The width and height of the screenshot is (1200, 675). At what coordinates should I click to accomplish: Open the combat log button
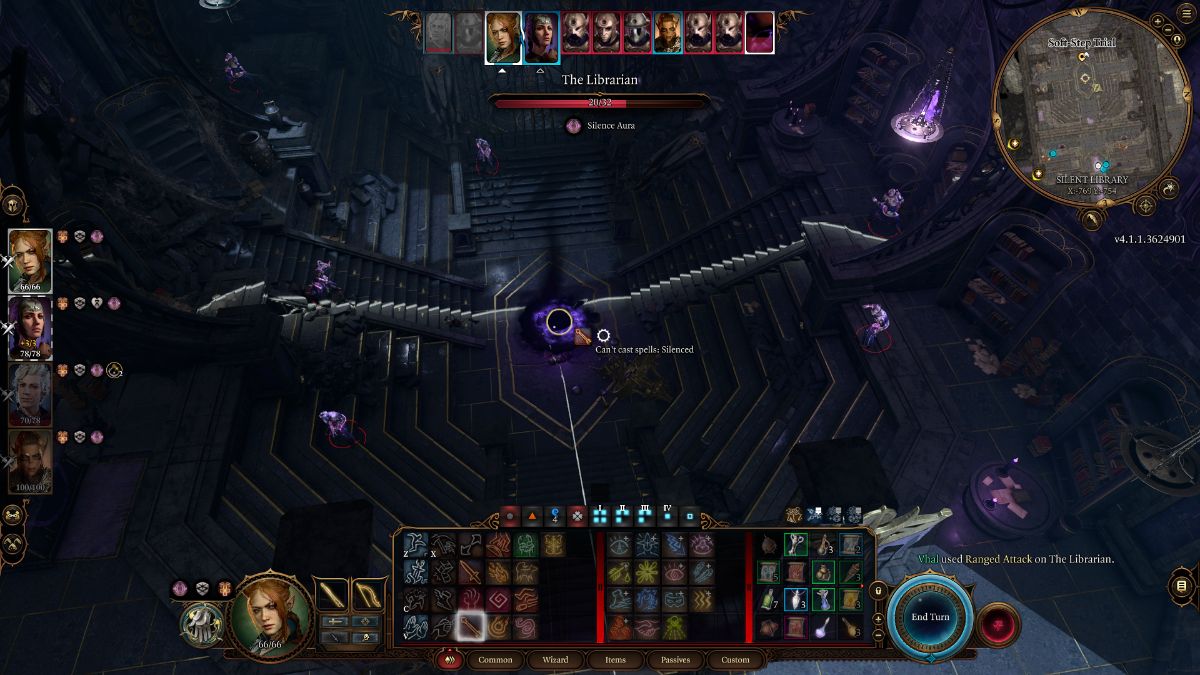pos(1182,584)
